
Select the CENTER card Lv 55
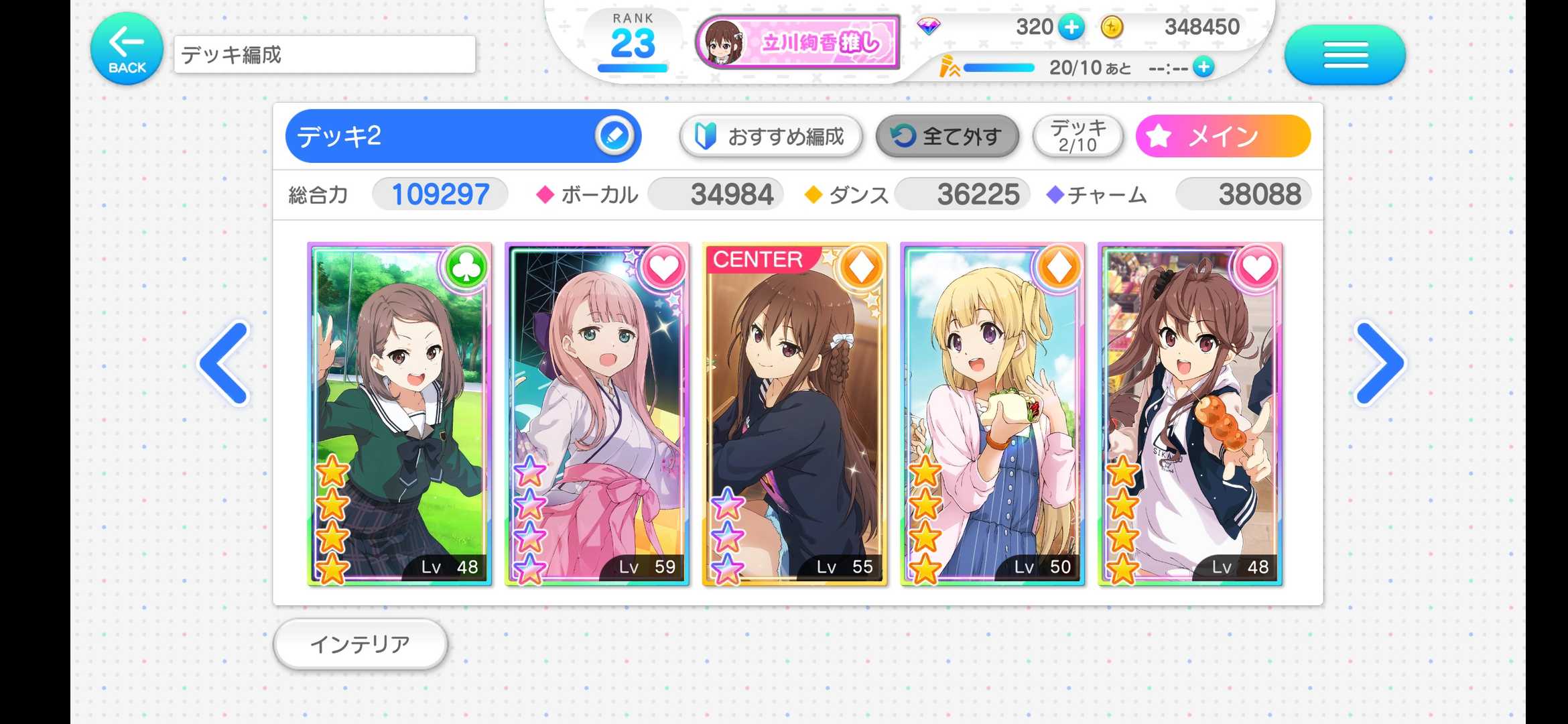795,414
